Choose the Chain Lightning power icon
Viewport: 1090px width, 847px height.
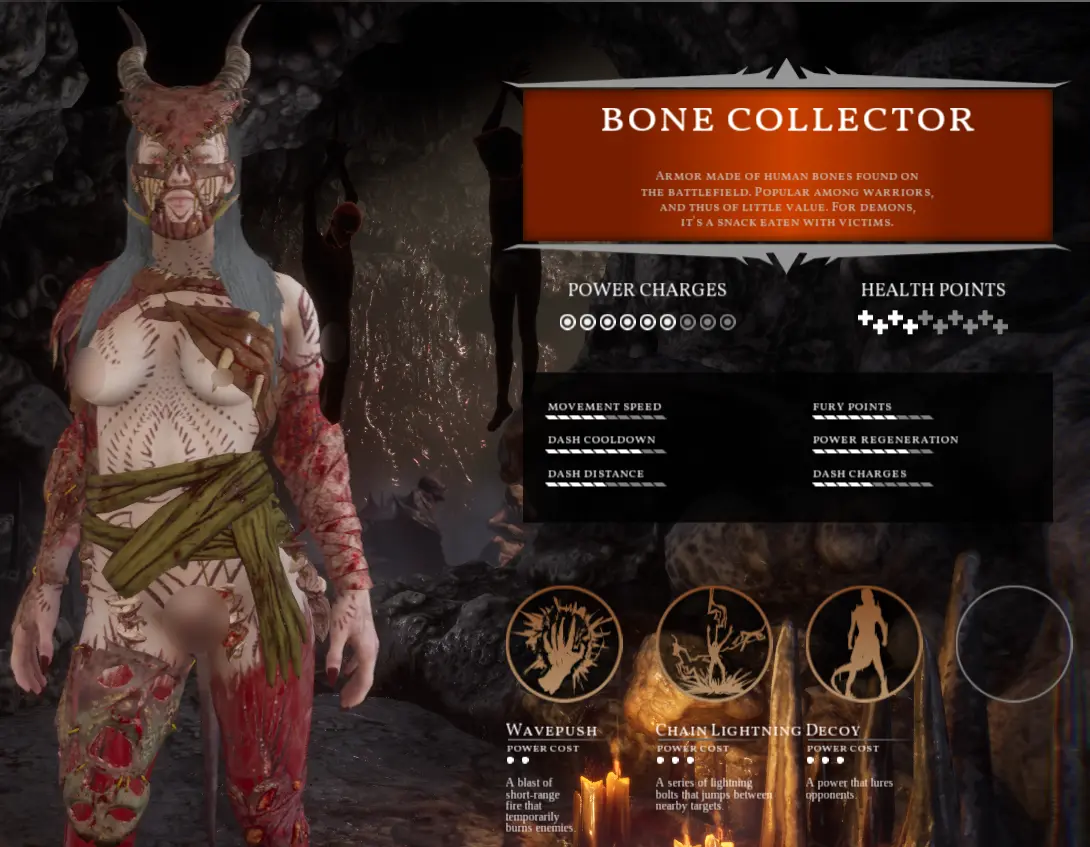(714, 644)
